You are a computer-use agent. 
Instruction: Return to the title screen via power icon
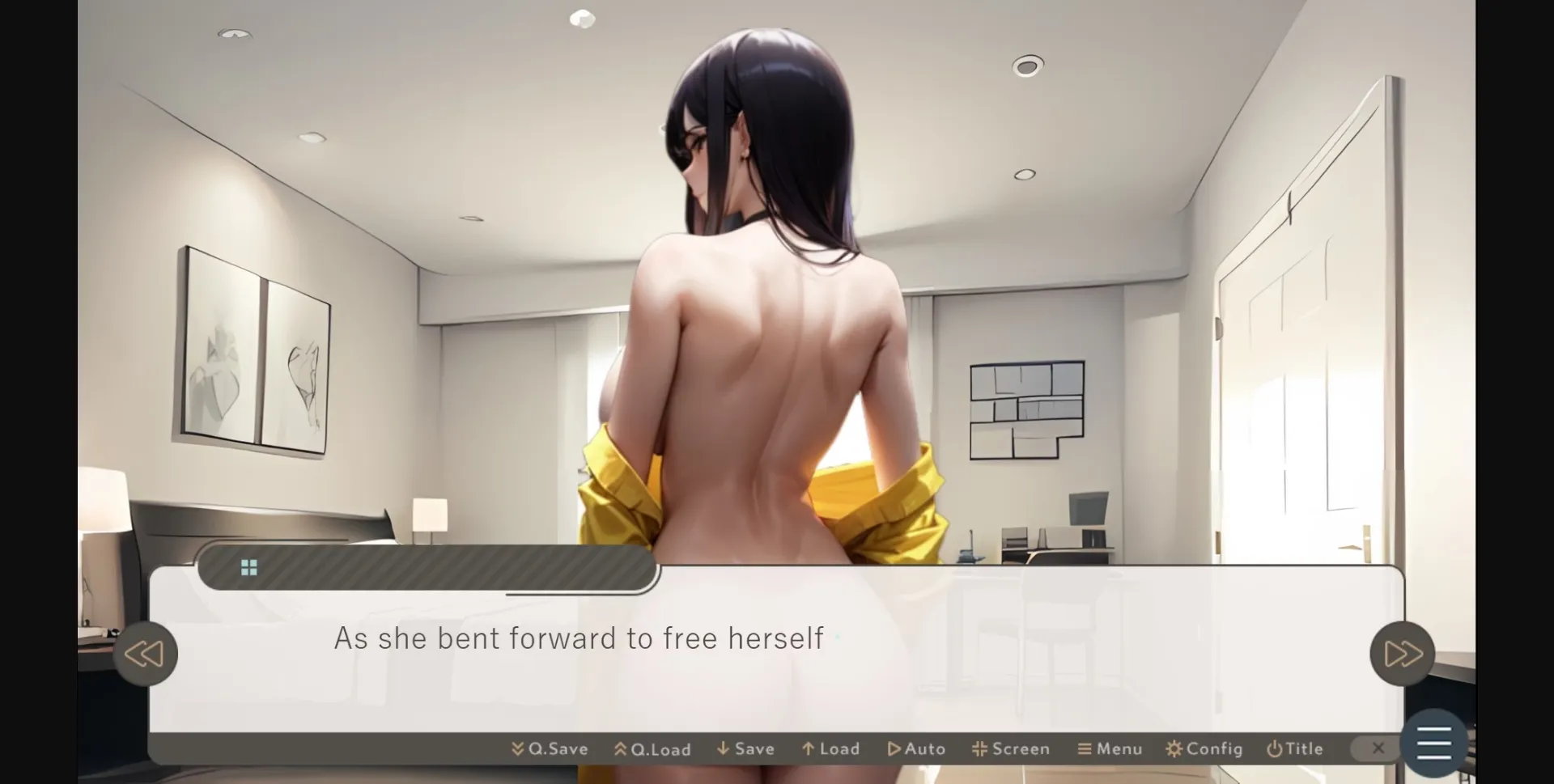[1273, 748]
